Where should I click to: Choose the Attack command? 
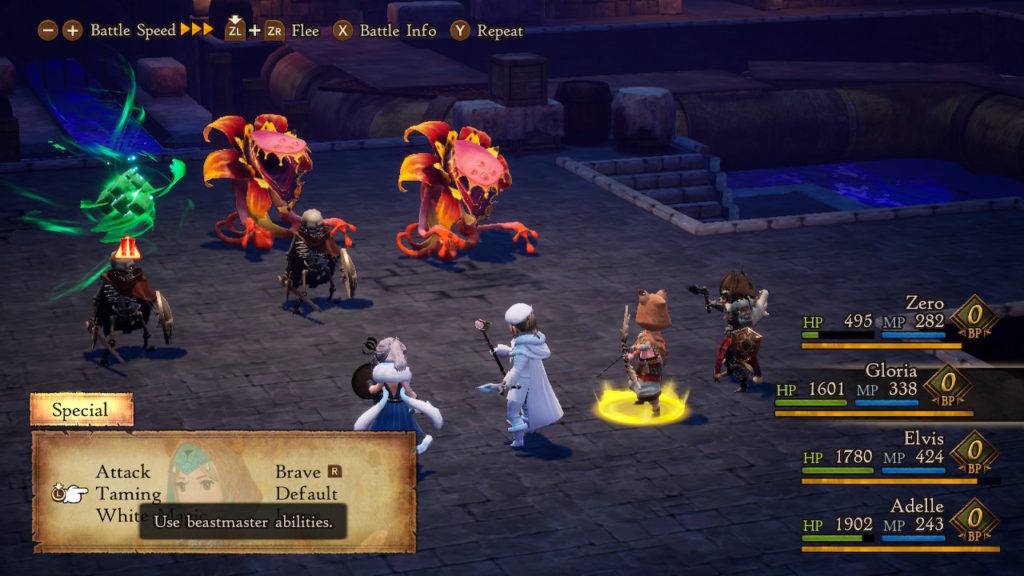(x=123, y=471)
